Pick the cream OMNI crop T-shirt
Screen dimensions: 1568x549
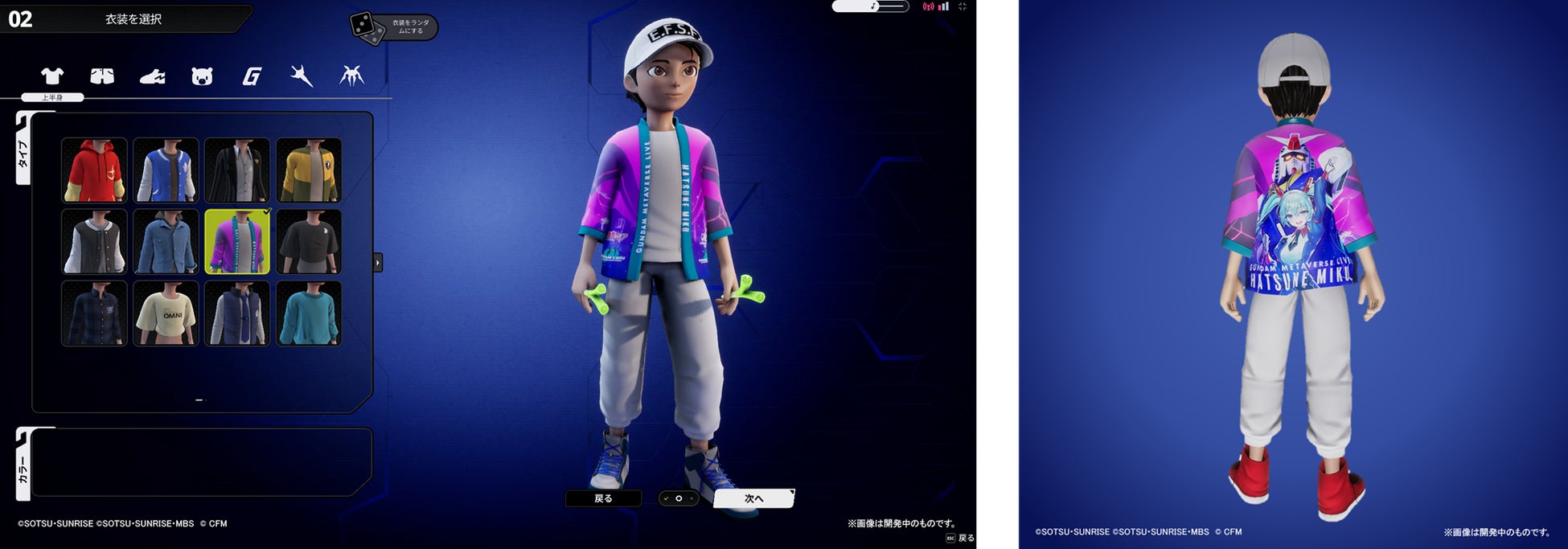coord(166,313)
